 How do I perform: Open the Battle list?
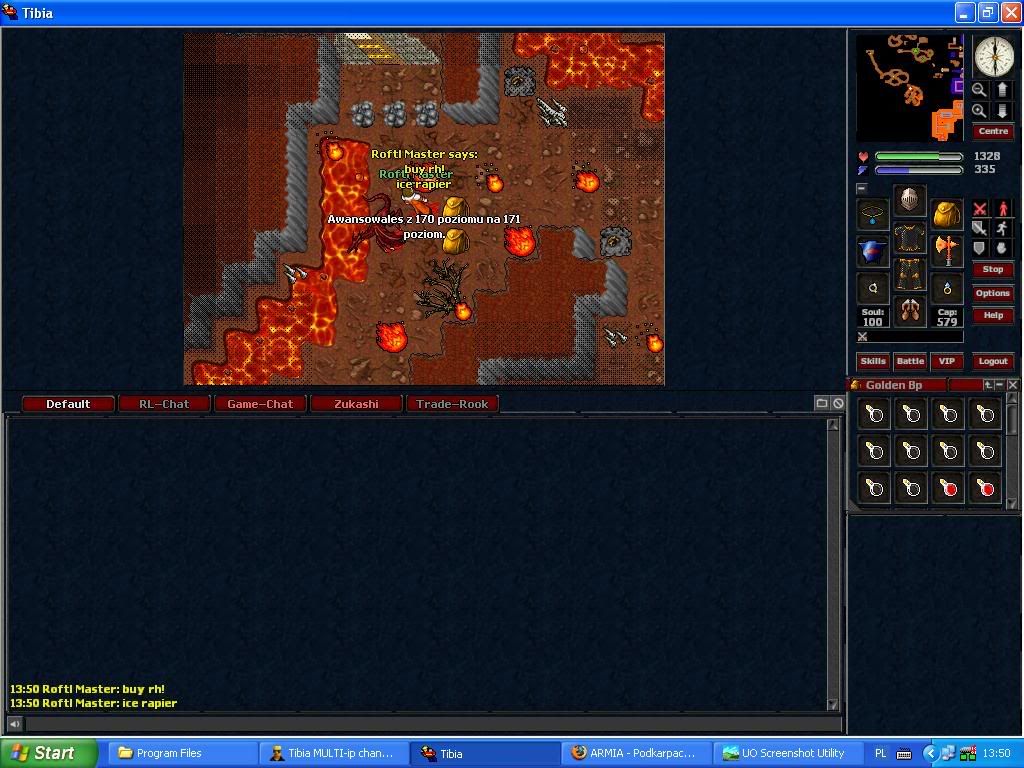pyautogui.click(x=910, y=361)
